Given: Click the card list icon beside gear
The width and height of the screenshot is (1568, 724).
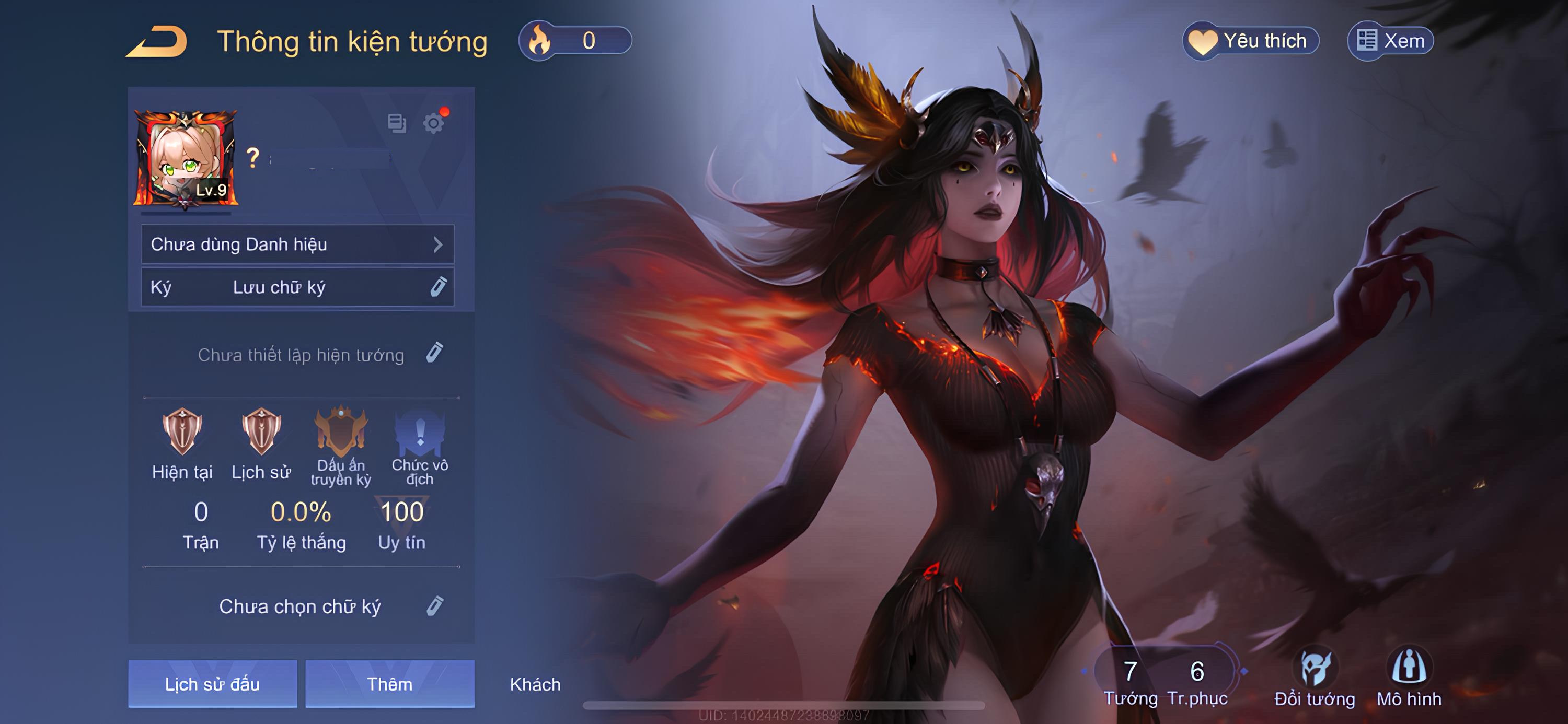Looking at the screenshot, I should pos(397,123).
